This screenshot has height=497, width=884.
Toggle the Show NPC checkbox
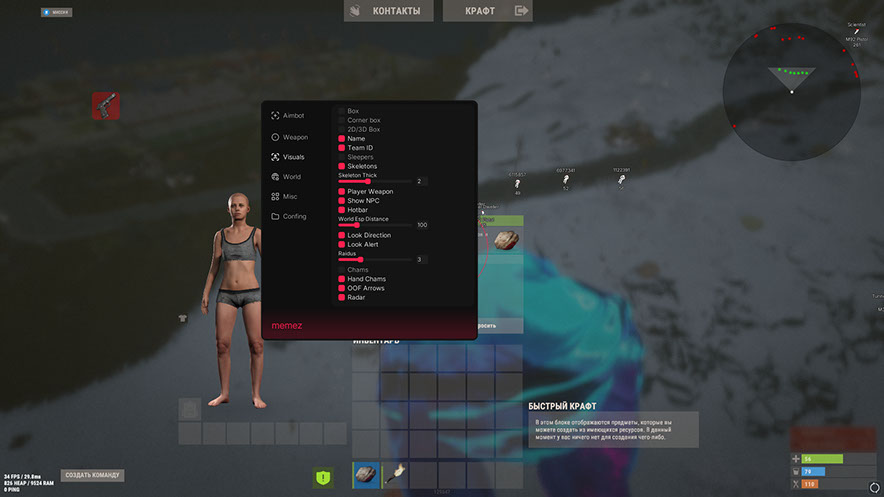tap(342, 201)
